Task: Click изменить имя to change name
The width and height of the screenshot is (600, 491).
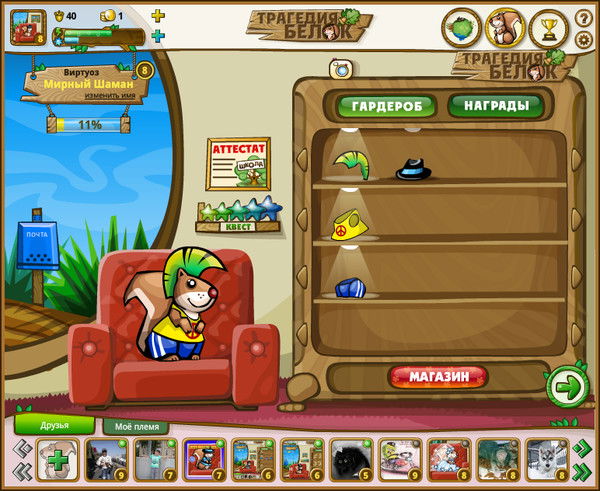Action: [x=85, y=98]
